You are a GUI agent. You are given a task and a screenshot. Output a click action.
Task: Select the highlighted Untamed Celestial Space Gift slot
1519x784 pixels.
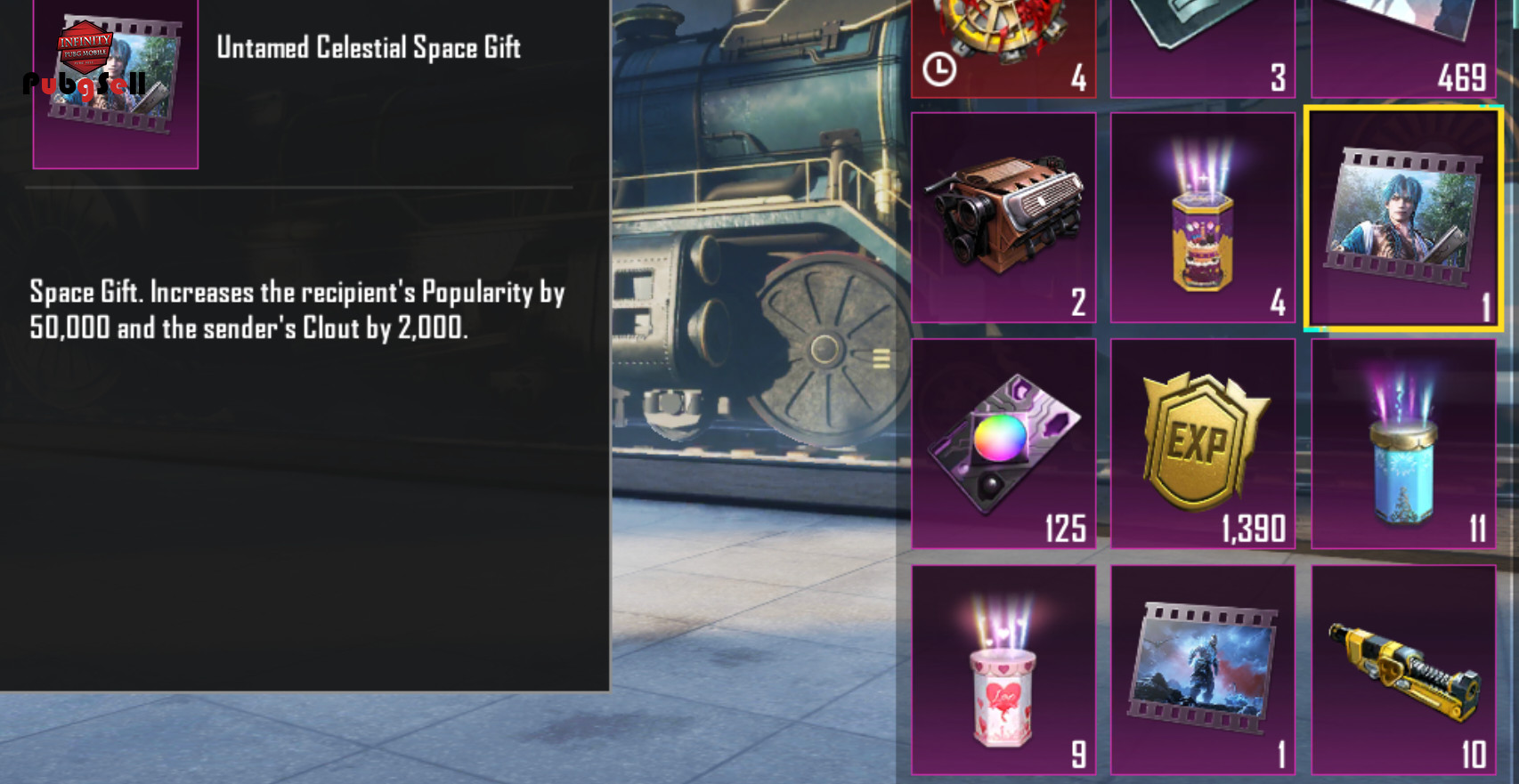coord(1403,219)
